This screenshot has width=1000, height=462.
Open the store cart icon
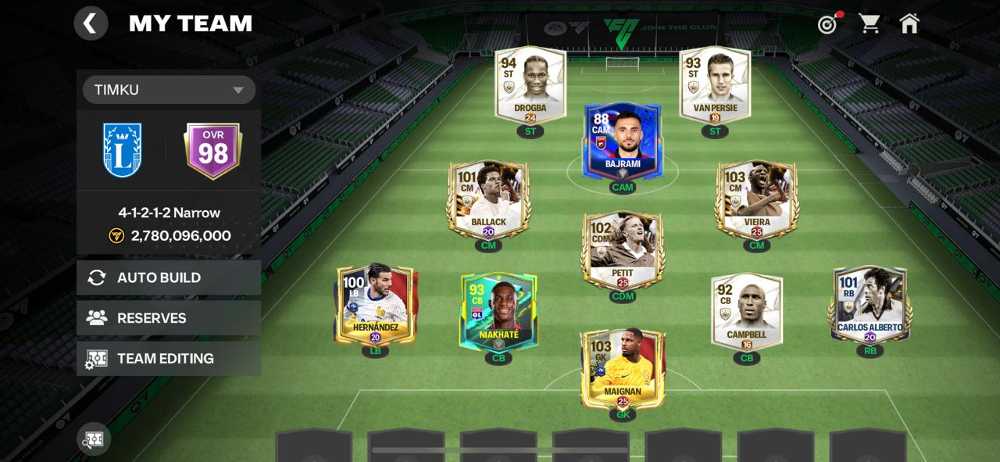(870, 24)
